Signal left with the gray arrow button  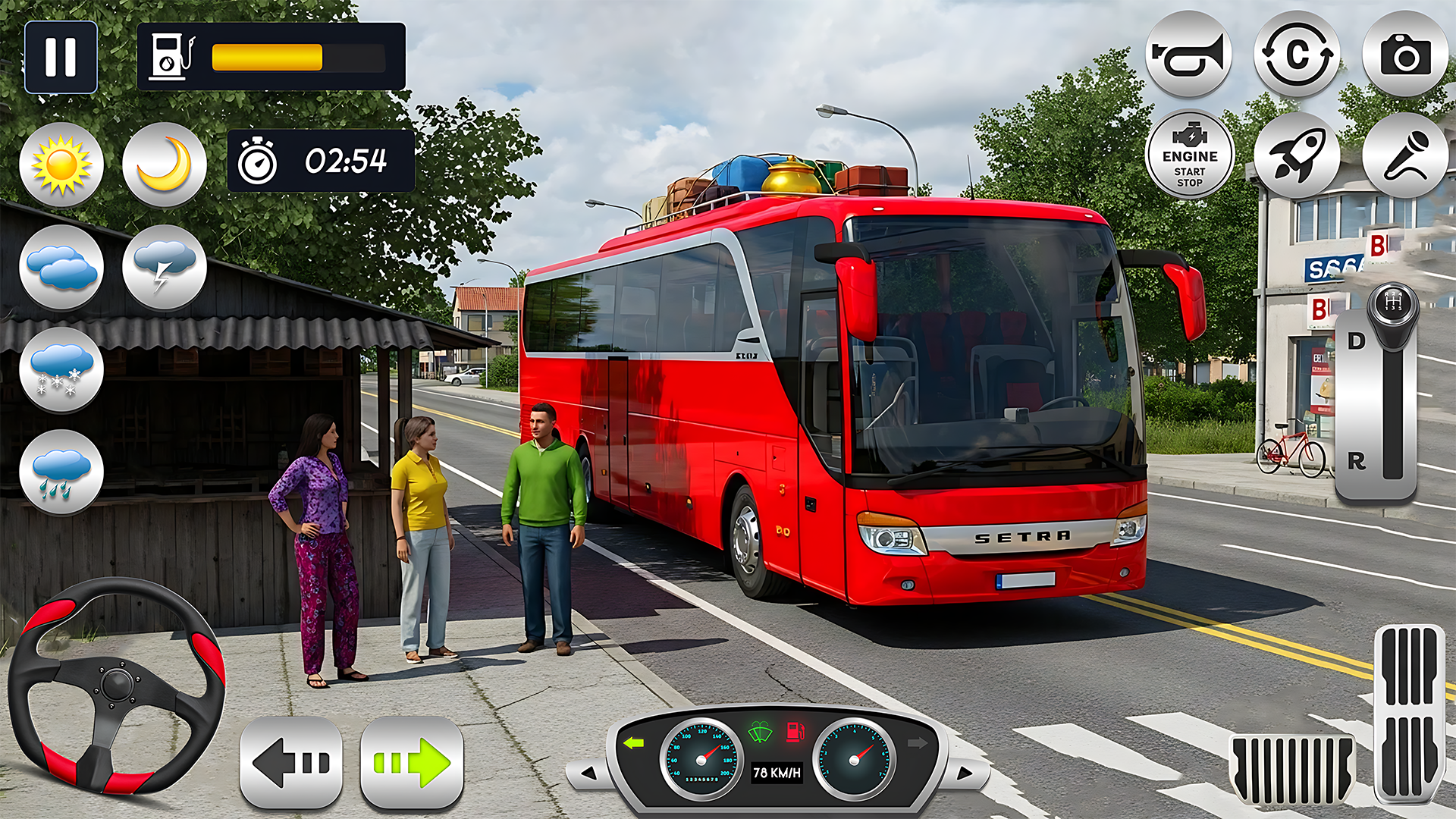click(x=291, y=762)
